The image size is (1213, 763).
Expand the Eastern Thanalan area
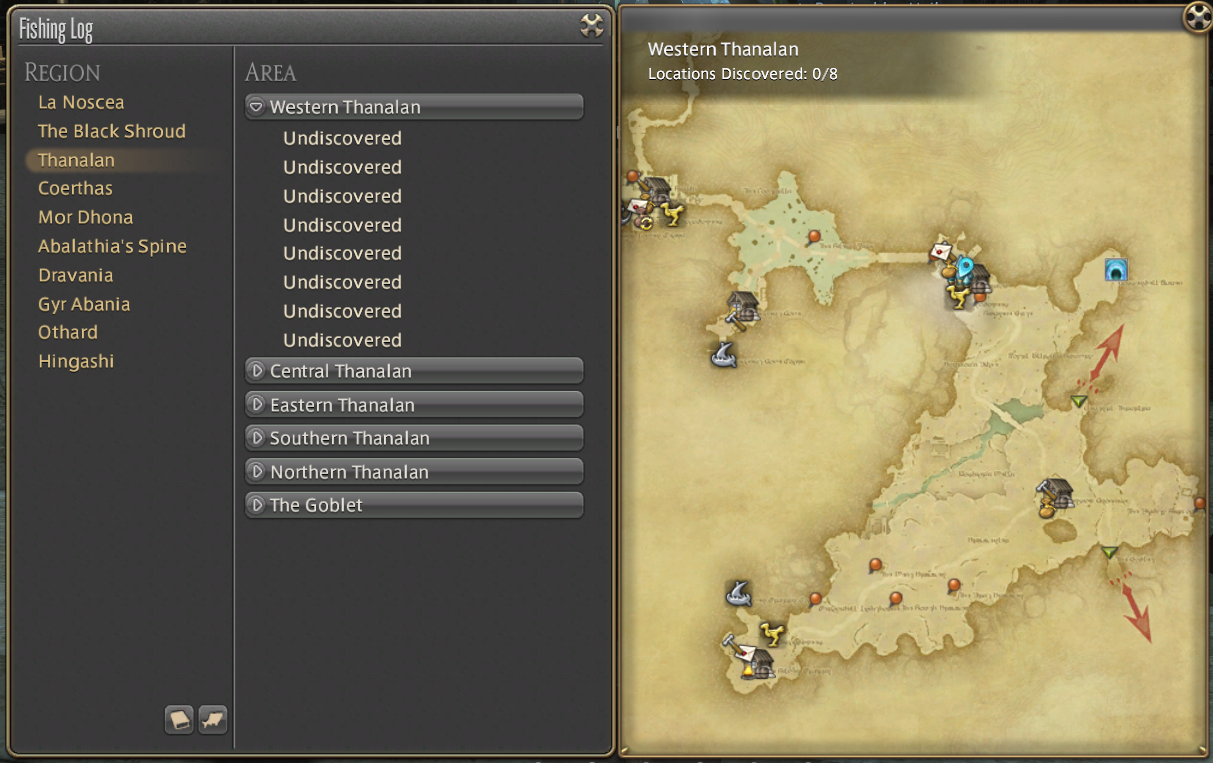click(414, 405)
